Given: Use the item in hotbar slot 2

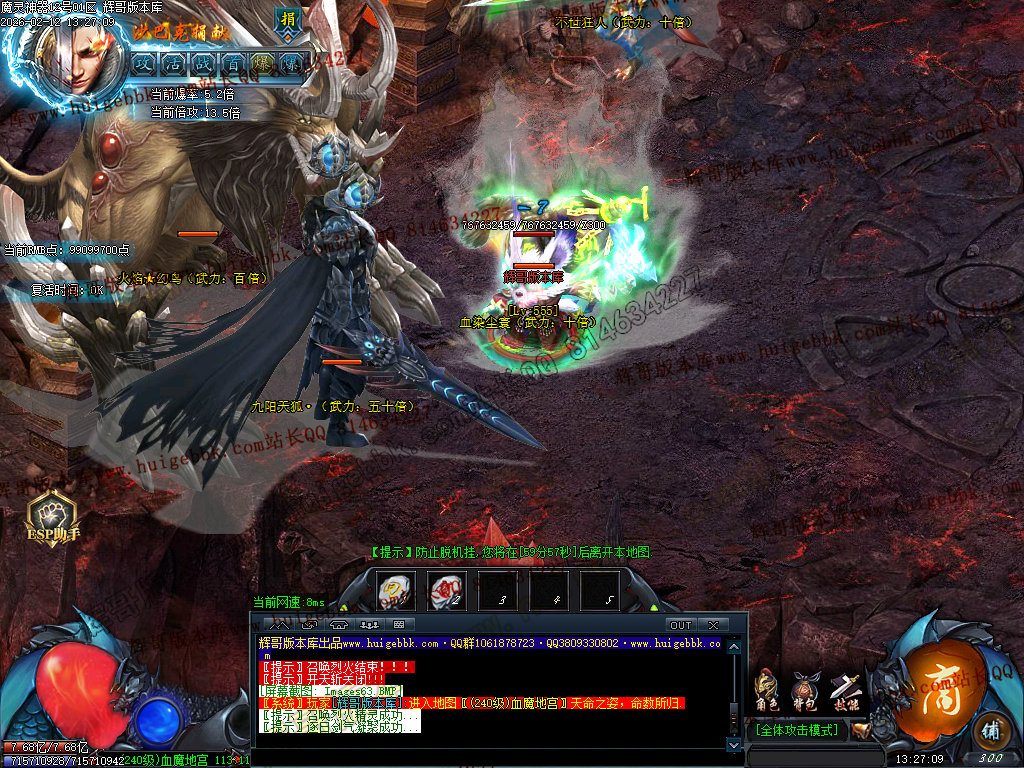Looking at the screenshot, I should [x=446, y=590].
